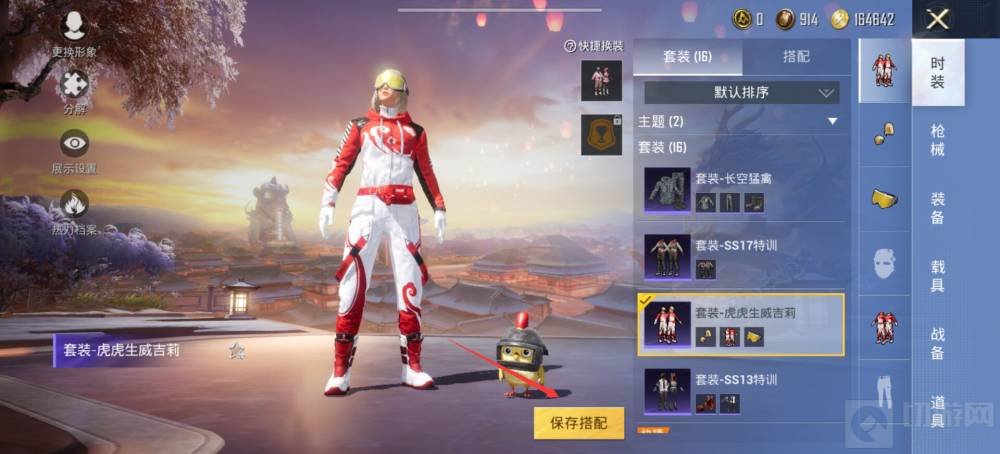Screen dimensions: 1000x454
Task: Select the 套装-长空猛禽 outfit
Action: 742,189
